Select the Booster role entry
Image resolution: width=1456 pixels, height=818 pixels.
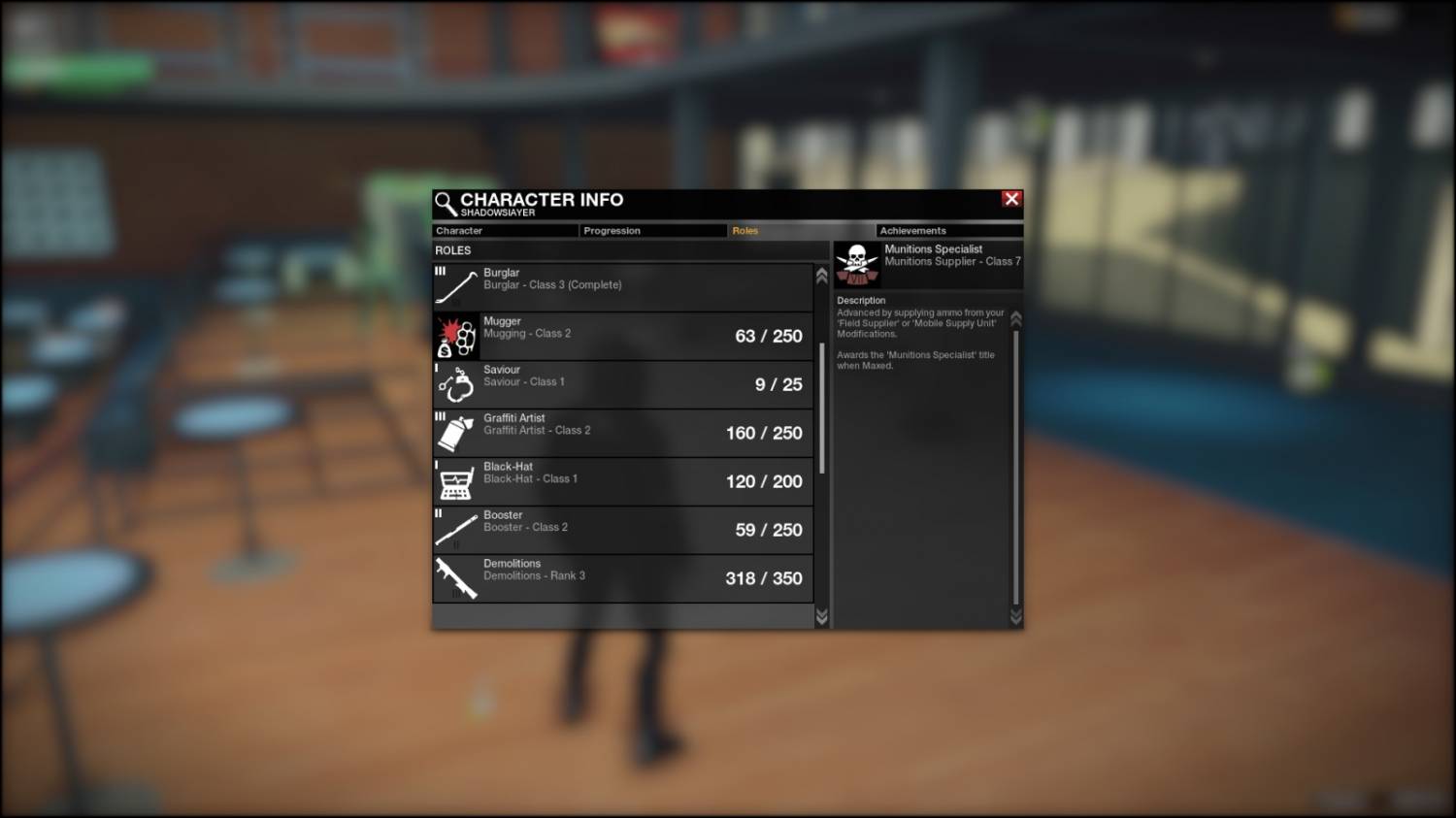[x=622, y=530]
